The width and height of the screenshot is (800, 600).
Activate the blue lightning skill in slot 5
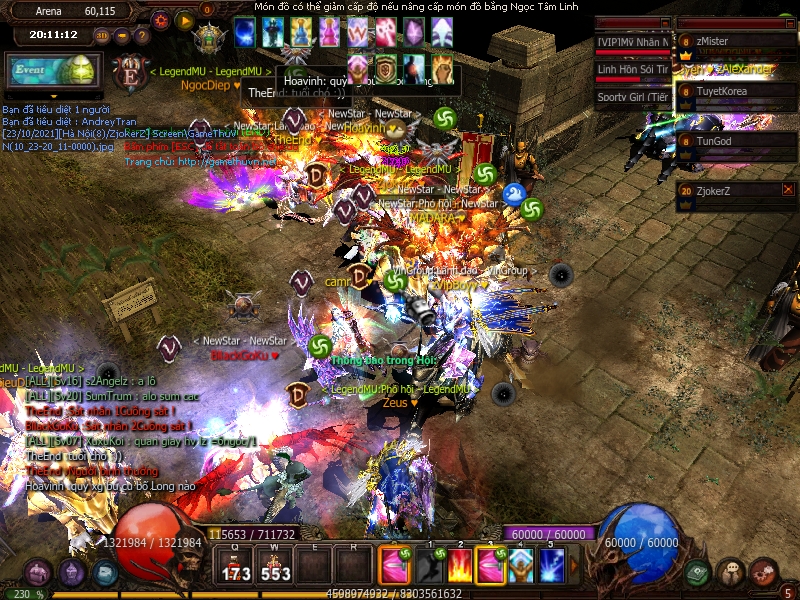tap(551, 567)
